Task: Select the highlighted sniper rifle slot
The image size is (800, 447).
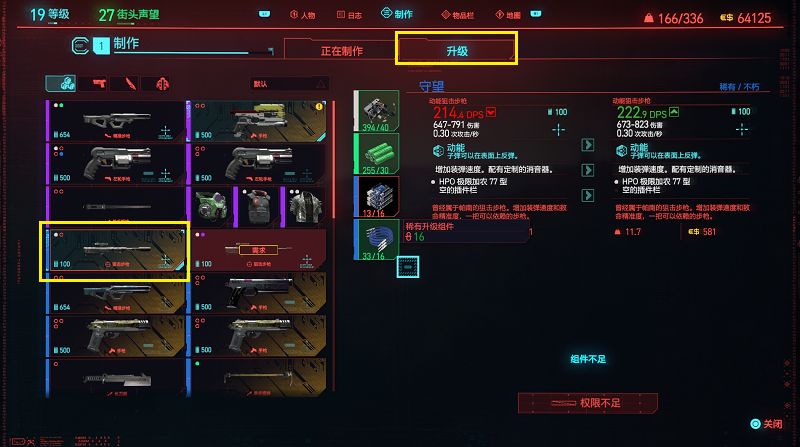Action: pyautogui.click(x=114, y=252)
